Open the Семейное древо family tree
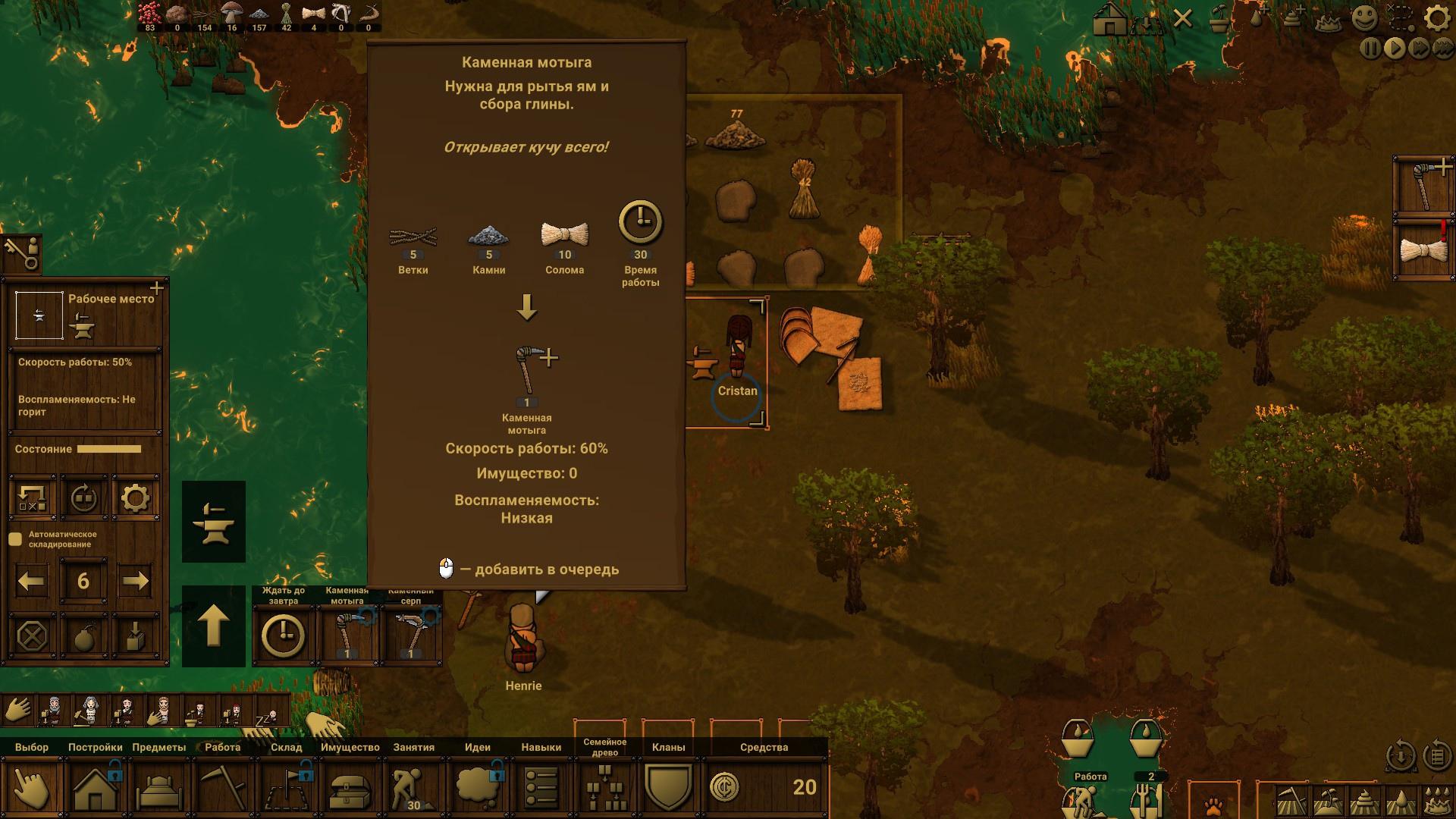Image resolution: width=1456 pixels, height=819 pixels. coord(604,787)
